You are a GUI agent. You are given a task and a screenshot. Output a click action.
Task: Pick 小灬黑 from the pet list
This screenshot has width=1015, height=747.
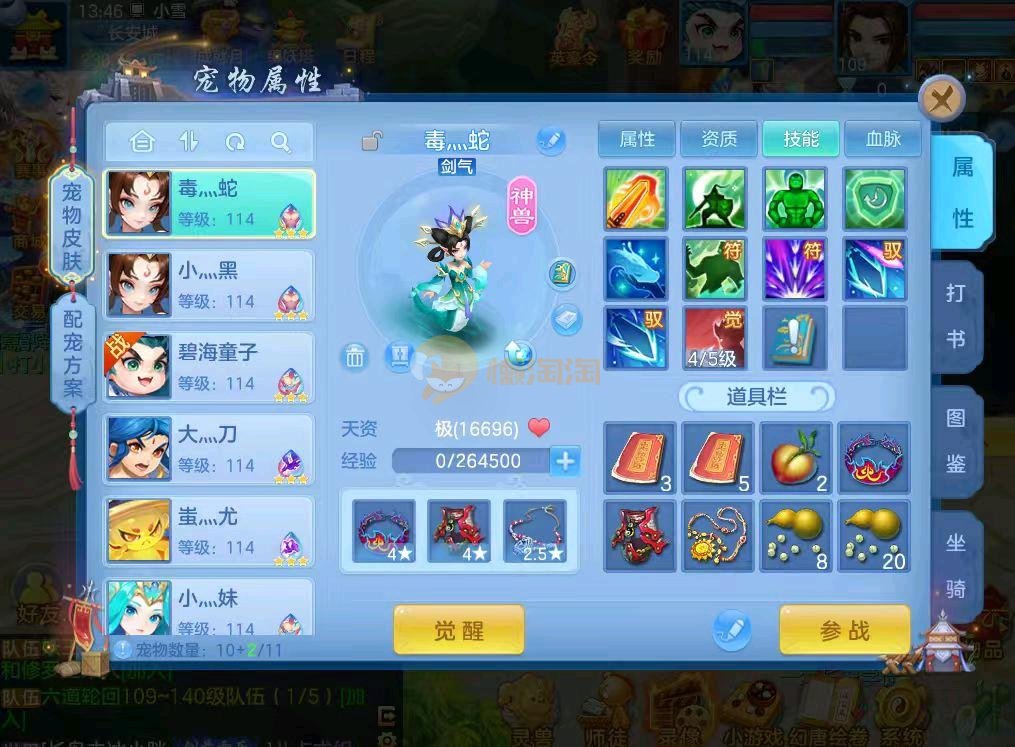tap(210, 285)
